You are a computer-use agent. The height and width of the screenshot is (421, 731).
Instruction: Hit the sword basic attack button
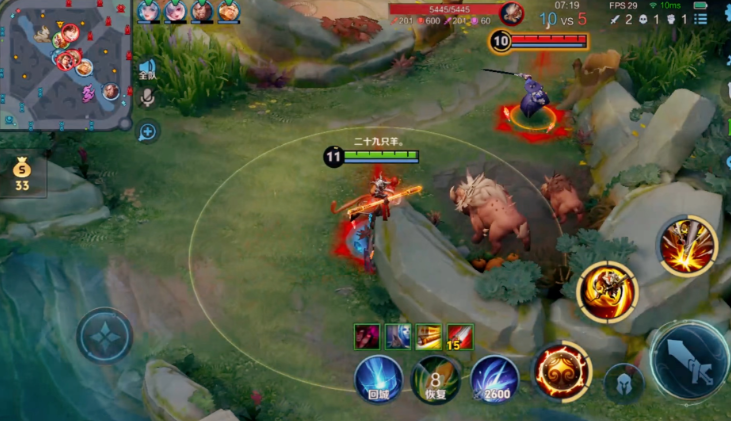pyautogui.click(x=690, y=360)
